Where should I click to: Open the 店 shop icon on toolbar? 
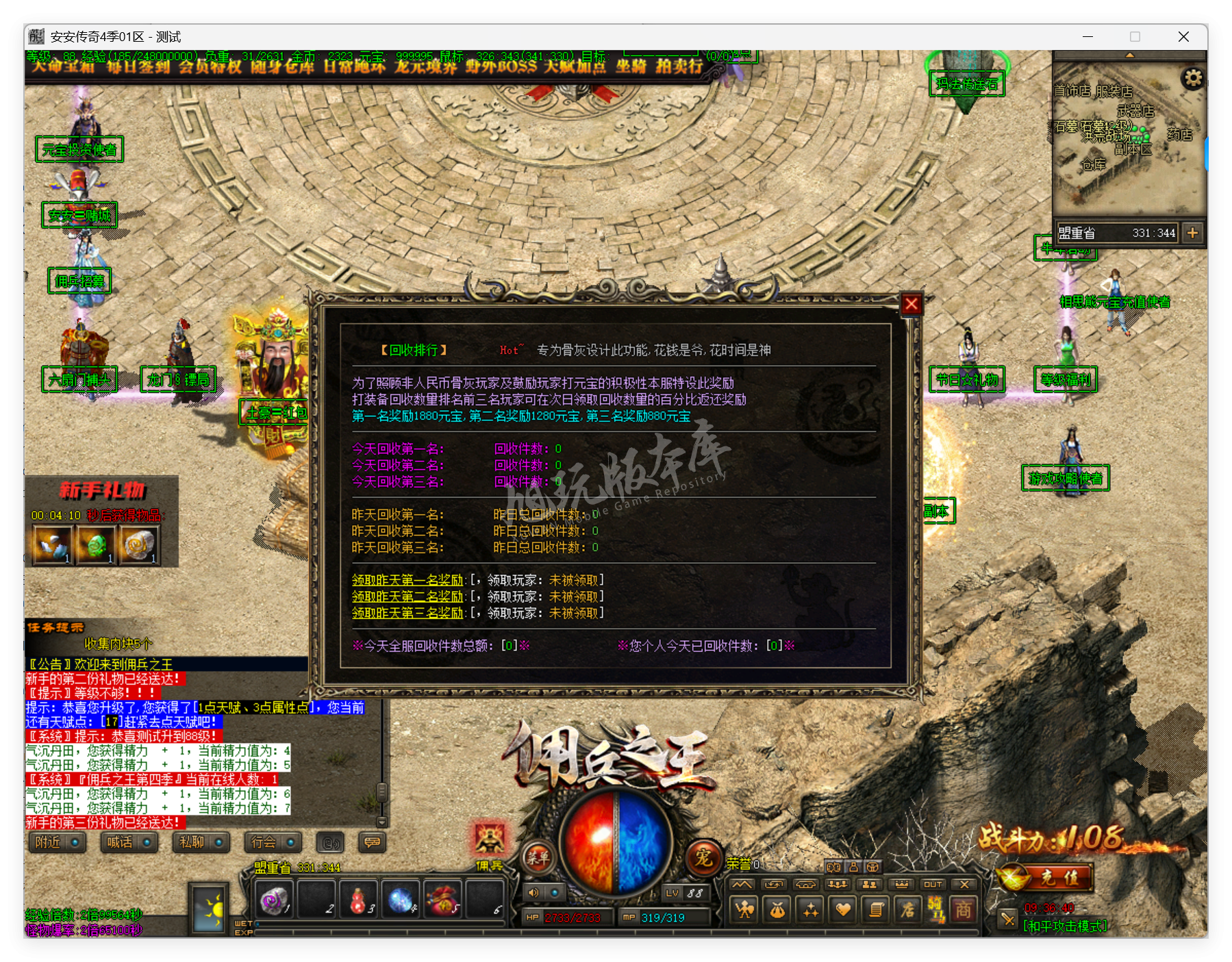point(909,909)
